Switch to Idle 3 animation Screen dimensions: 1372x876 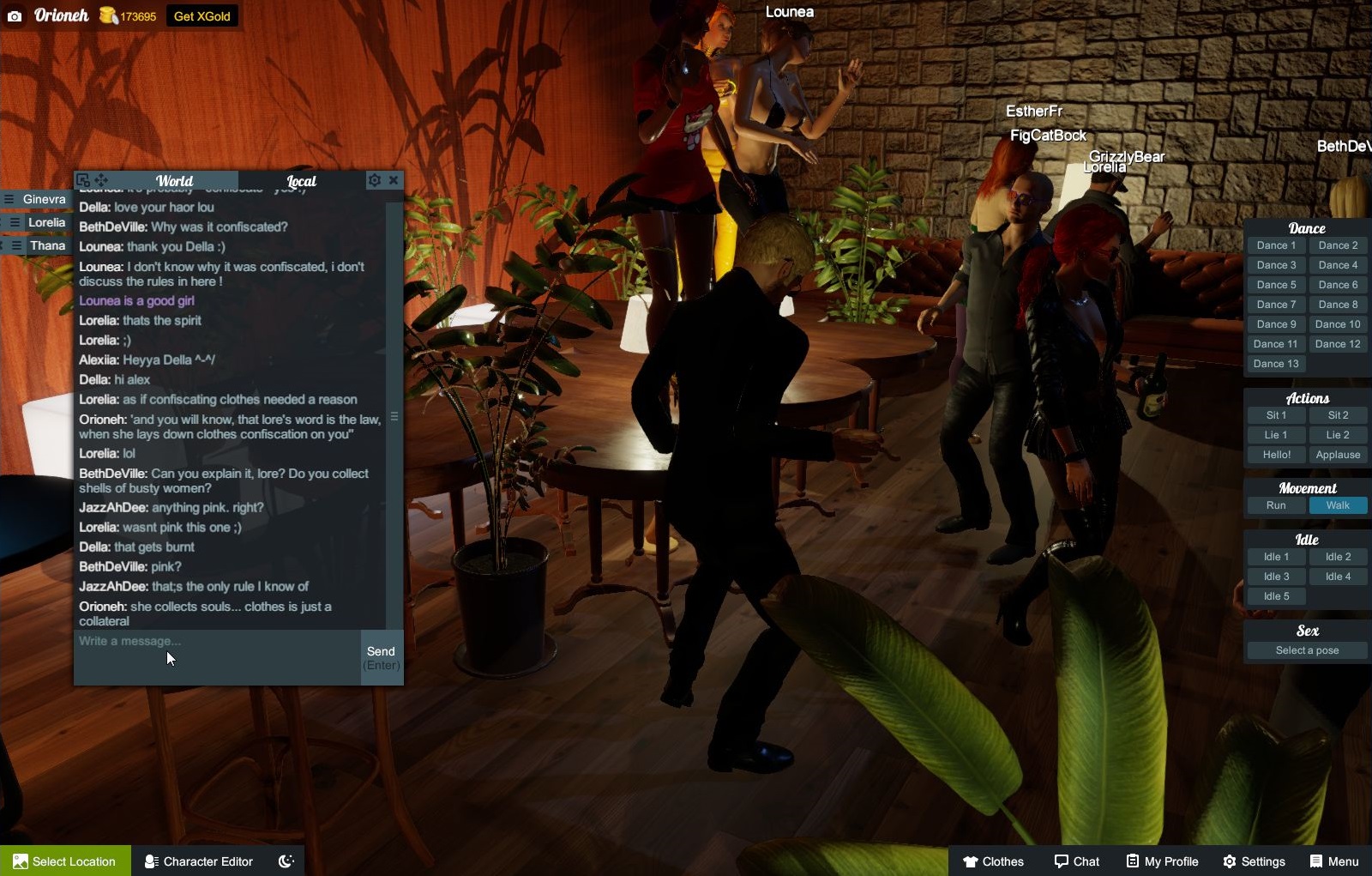coord(1275,576)
